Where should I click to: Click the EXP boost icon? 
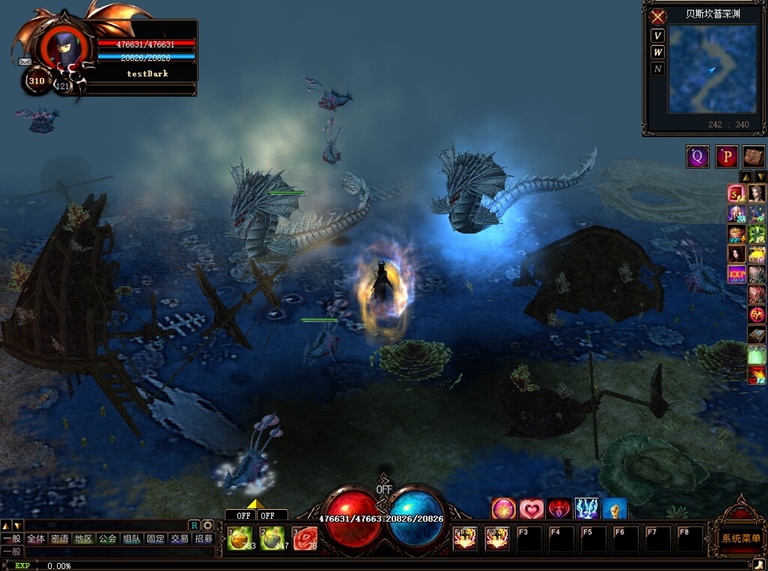(736, 273)
